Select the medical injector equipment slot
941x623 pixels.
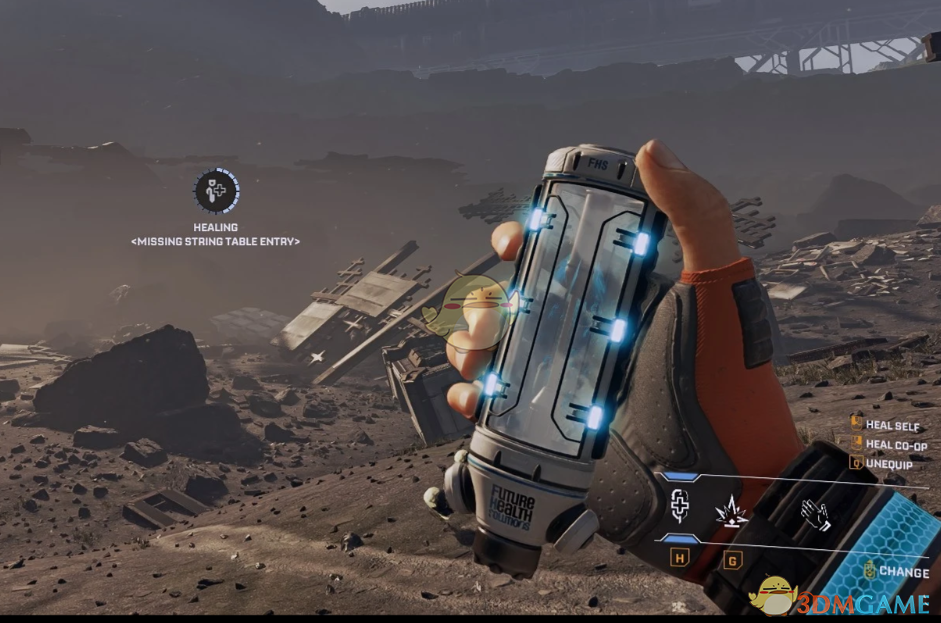(x=679, y=508)
